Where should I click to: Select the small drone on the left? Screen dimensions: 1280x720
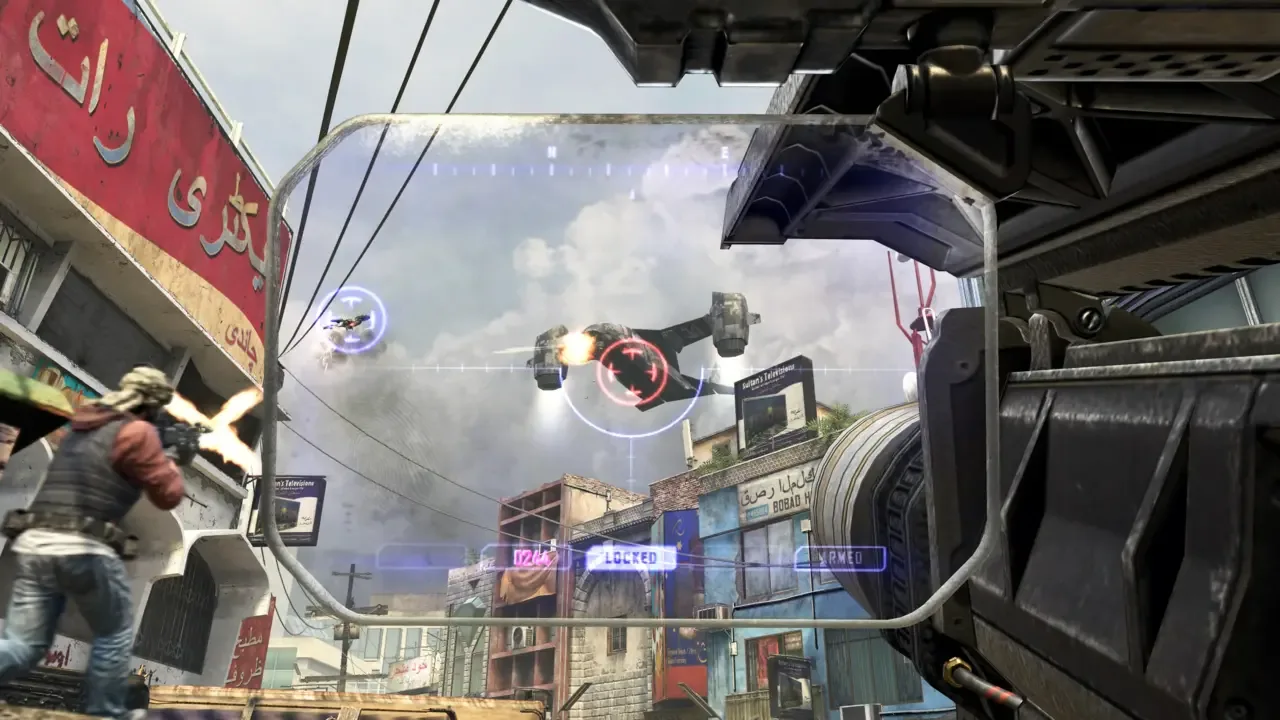tap(350, 323)
